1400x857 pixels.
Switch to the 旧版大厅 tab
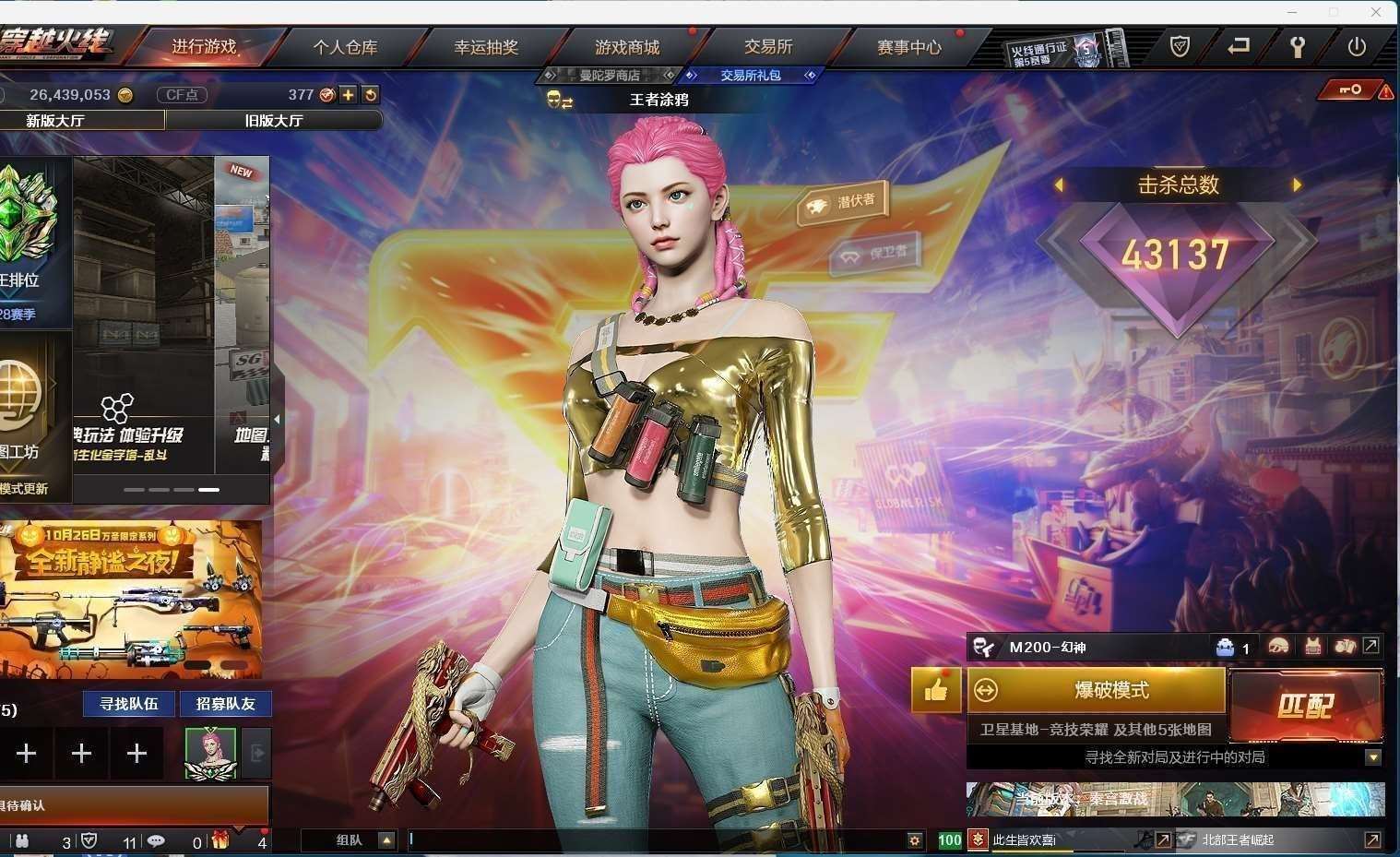[273, 121]
